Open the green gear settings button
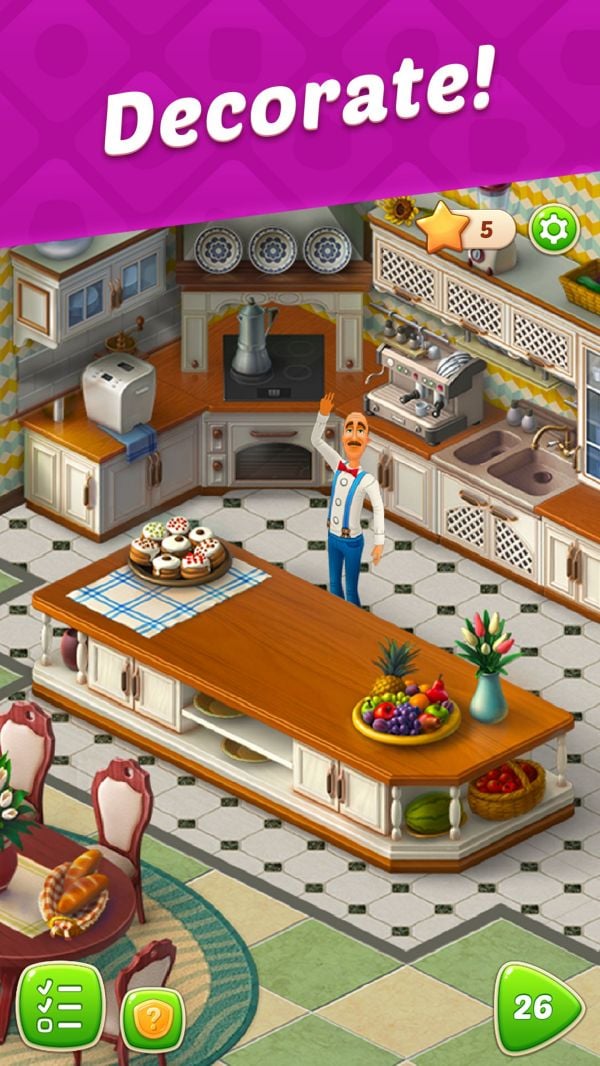 pos(553,231)
